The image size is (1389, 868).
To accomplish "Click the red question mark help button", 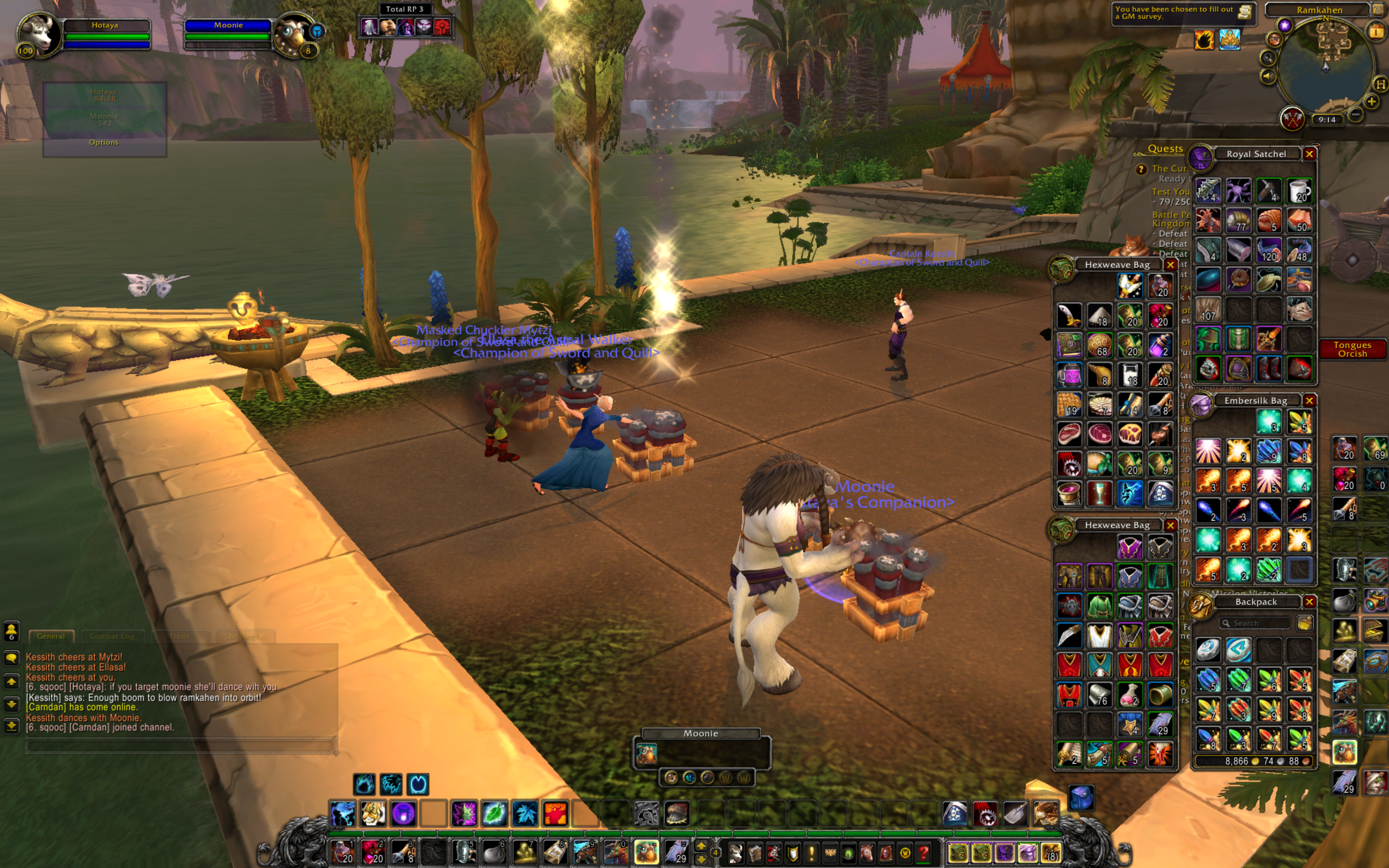I will (923, 853).
